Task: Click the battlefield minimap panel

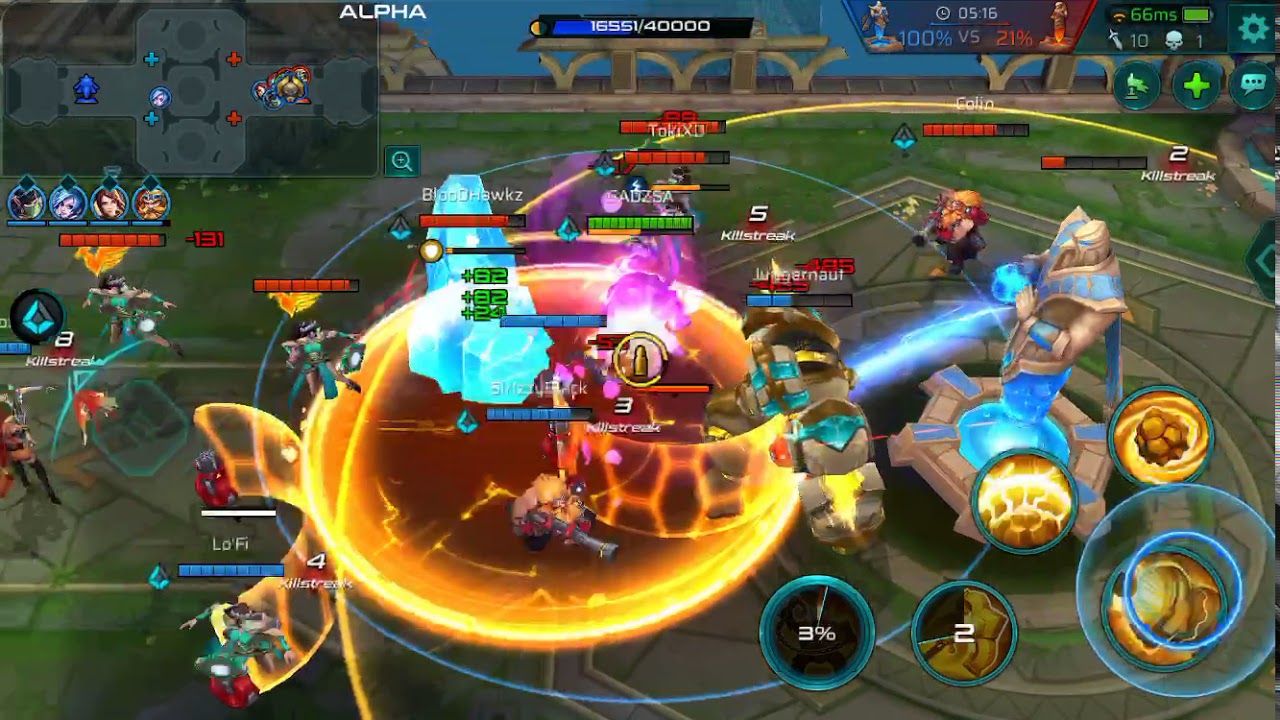Action: point(190,90)
